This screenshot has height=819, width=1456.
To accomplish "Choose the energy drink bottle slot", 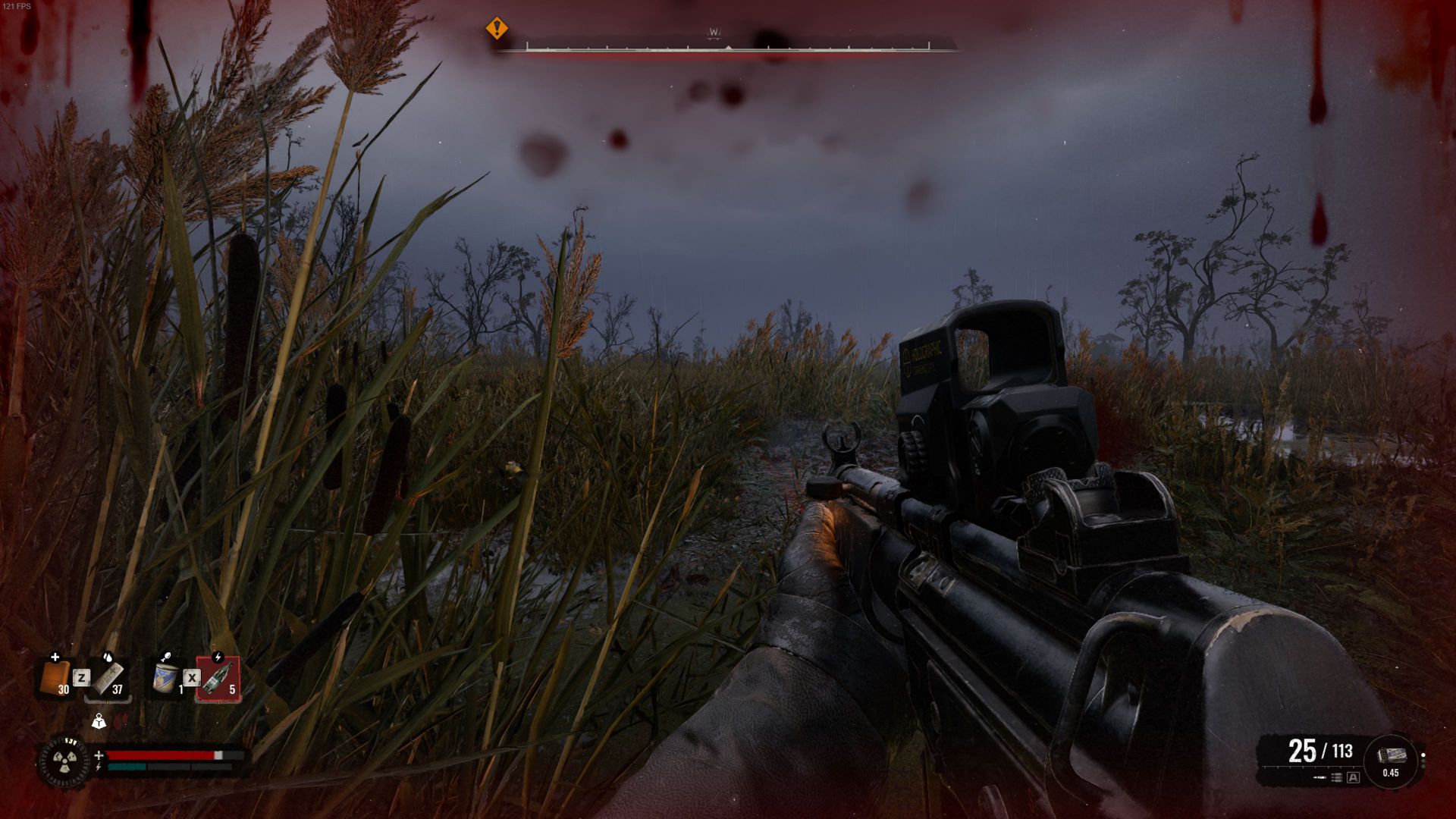I will point(218,677).
